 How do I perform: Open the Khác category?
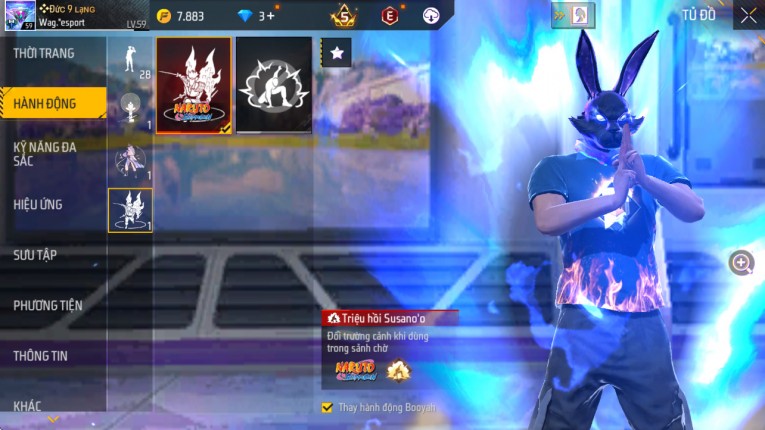28,406
